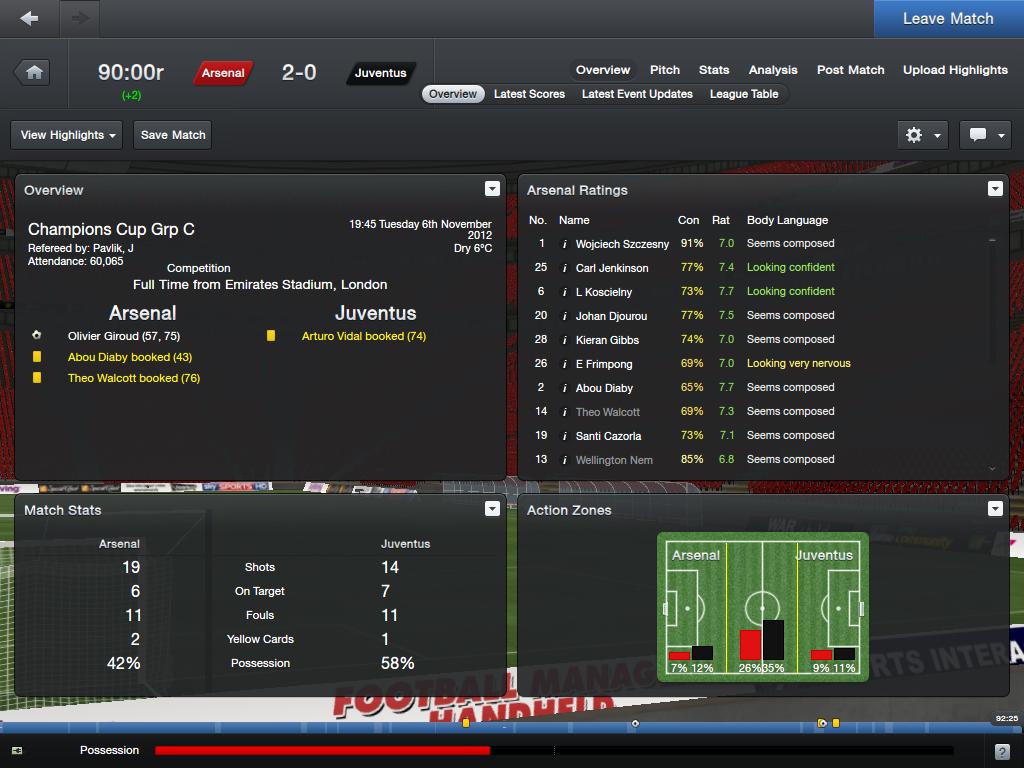Go back with the left arrow

click(29, 18)
